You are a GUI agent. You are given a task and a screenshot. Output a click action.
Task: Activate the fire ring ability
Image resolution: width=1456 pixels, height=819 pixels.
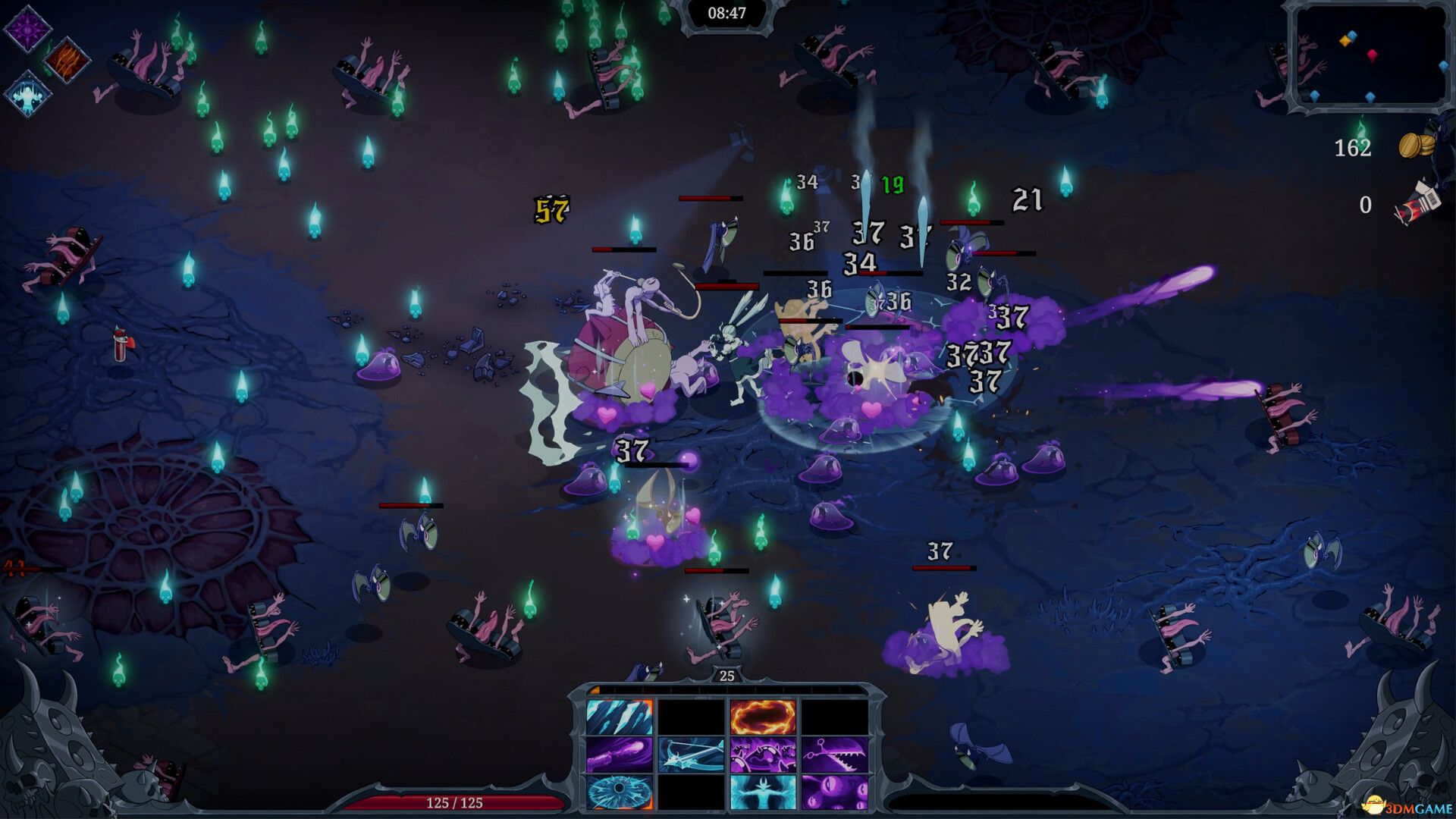click(763, 717)
